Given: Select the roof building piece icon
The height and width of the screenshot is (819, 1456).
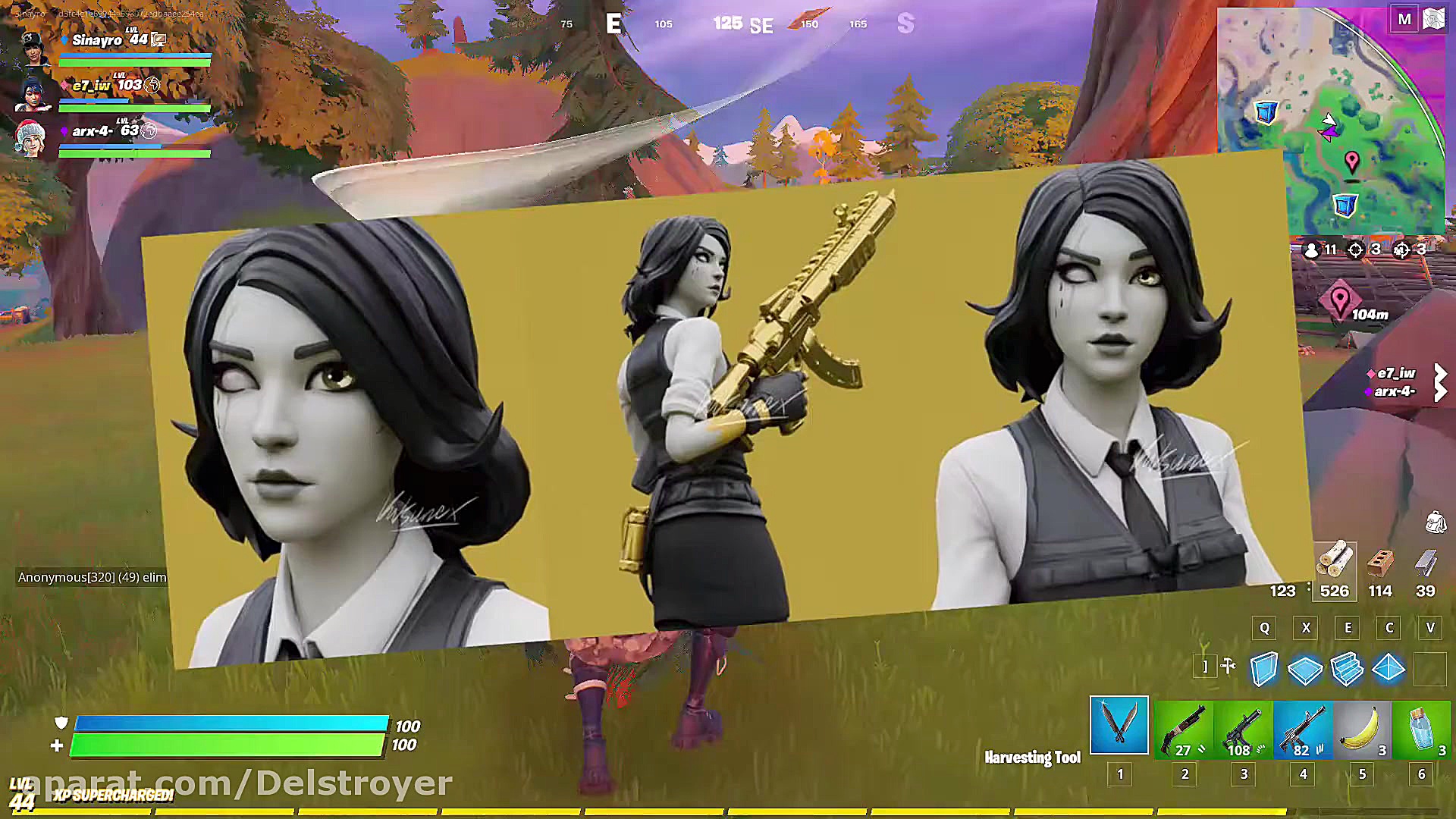Looking at the screenshot, I should click(1389, 669).
